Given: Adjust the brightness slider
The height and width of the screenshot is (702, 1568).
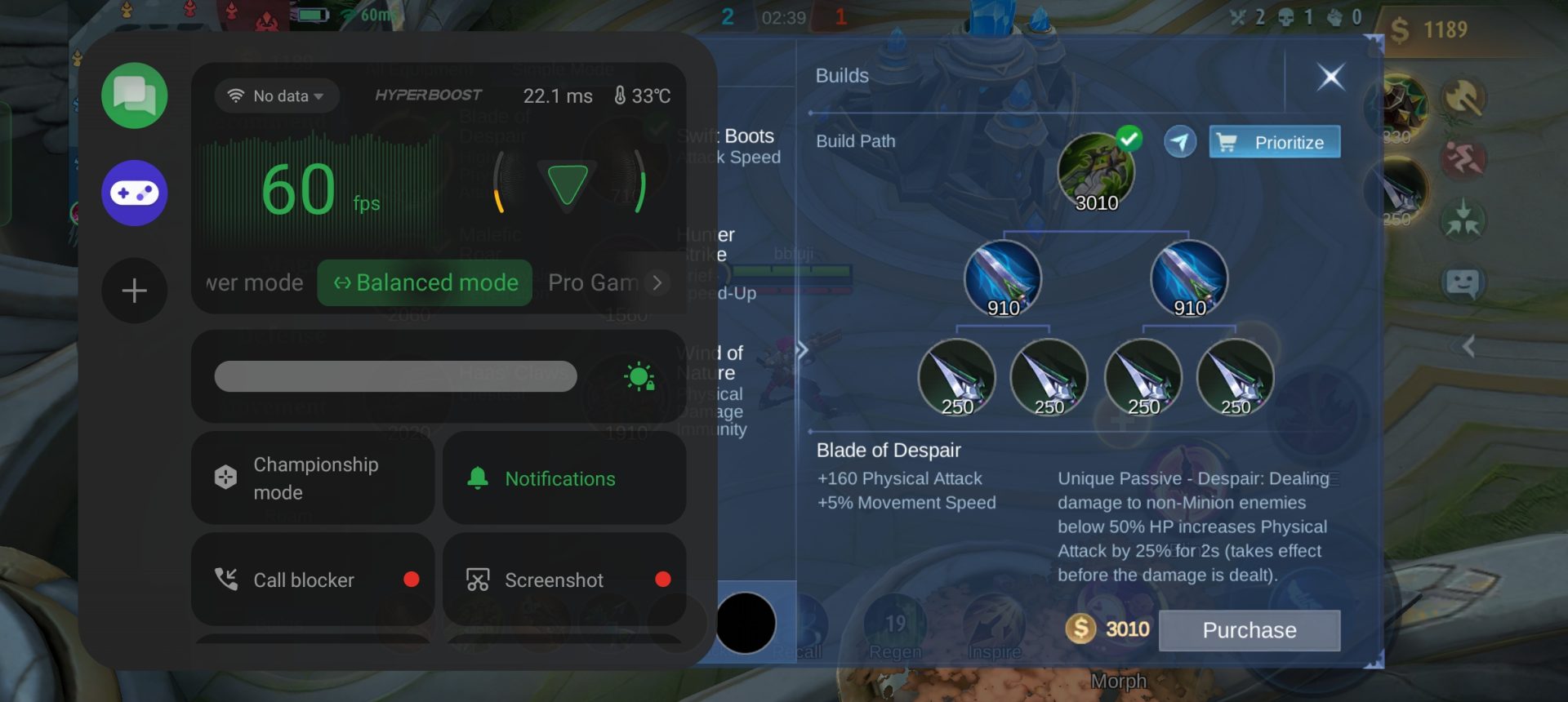Looking at the screenshot, I should pyautogui.click(x=395, y=376).
